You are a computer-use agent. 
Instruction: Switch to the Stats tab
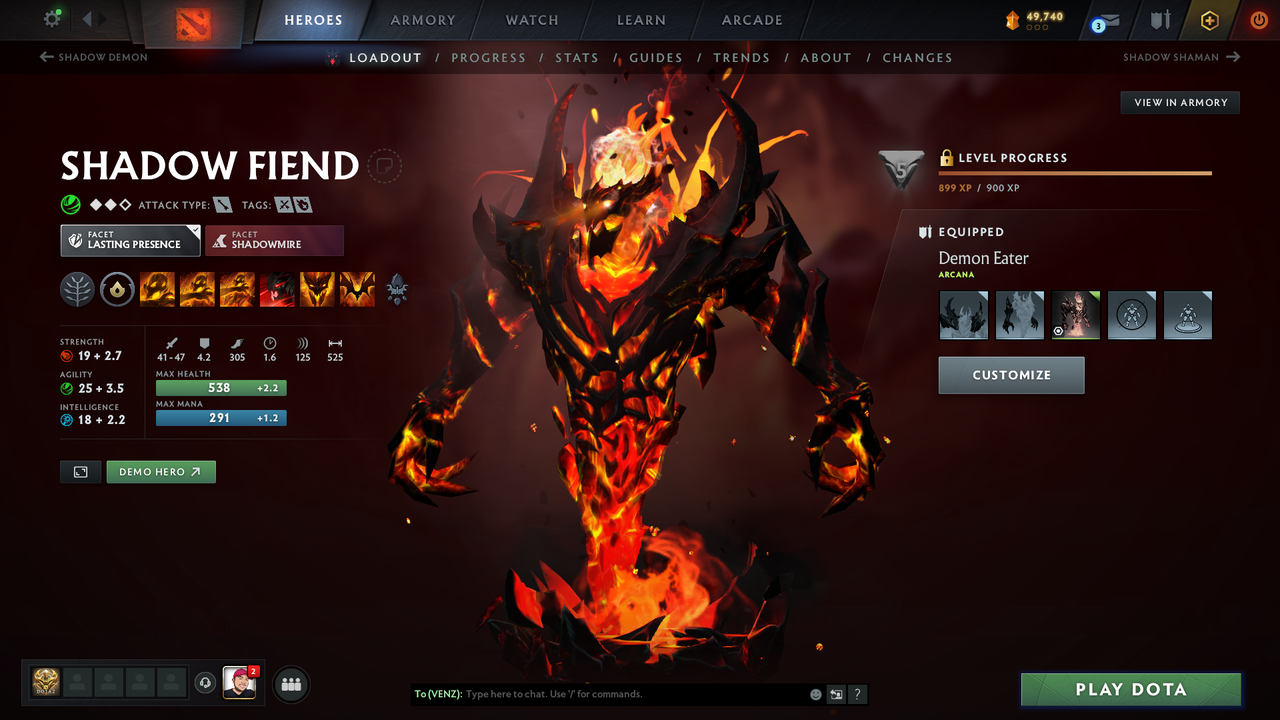(x=577, y=57)
